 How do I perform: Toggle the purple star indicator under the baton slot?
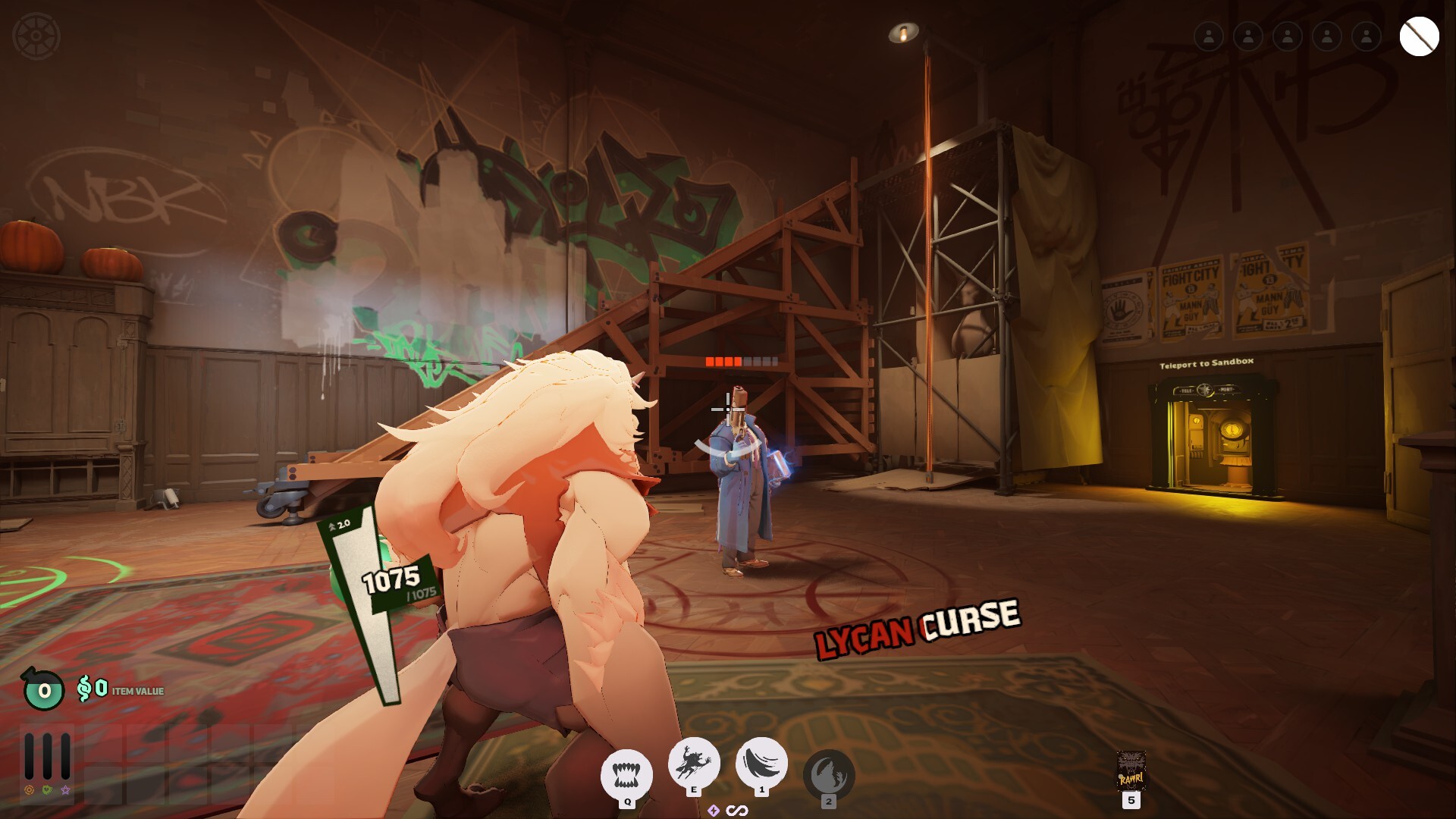(x=64, y=791)
